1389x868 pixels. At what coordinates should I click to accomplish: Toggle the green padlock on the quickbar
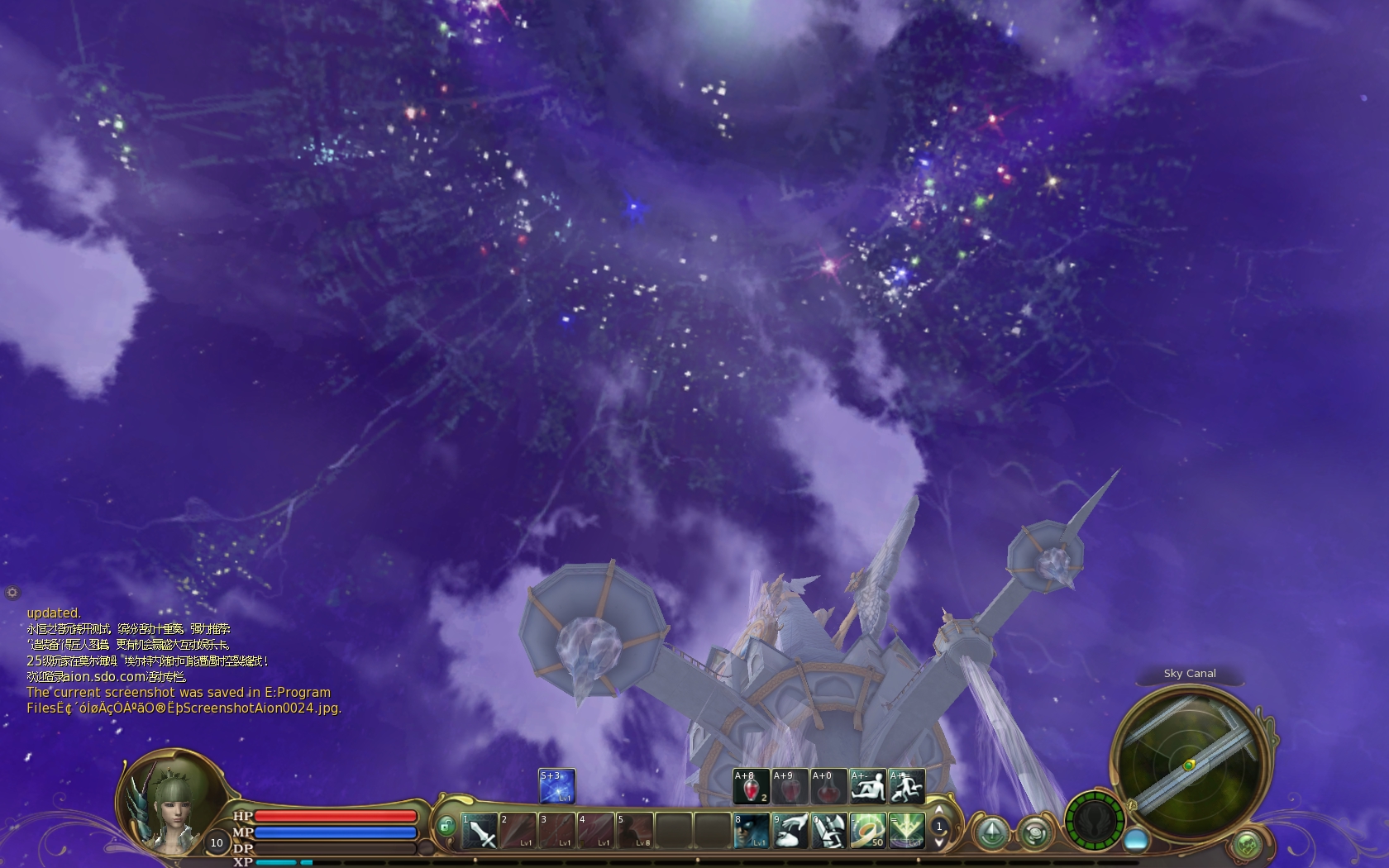446,826
